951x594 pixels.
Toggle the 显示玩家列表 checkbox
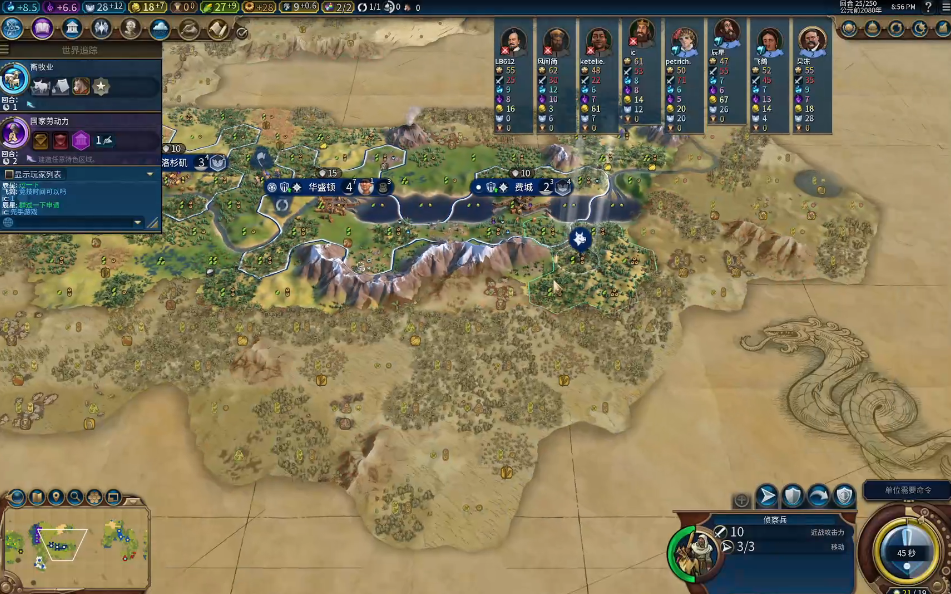click(8, 174)
